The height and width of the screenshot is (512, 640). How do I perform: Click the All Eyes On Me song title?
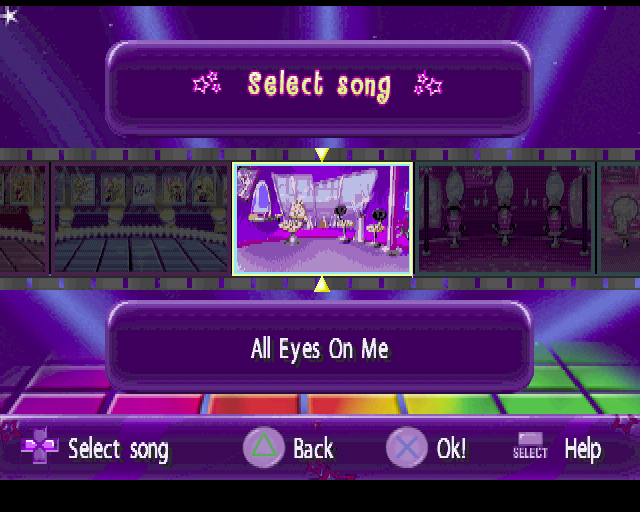click(x=319, y=349)
